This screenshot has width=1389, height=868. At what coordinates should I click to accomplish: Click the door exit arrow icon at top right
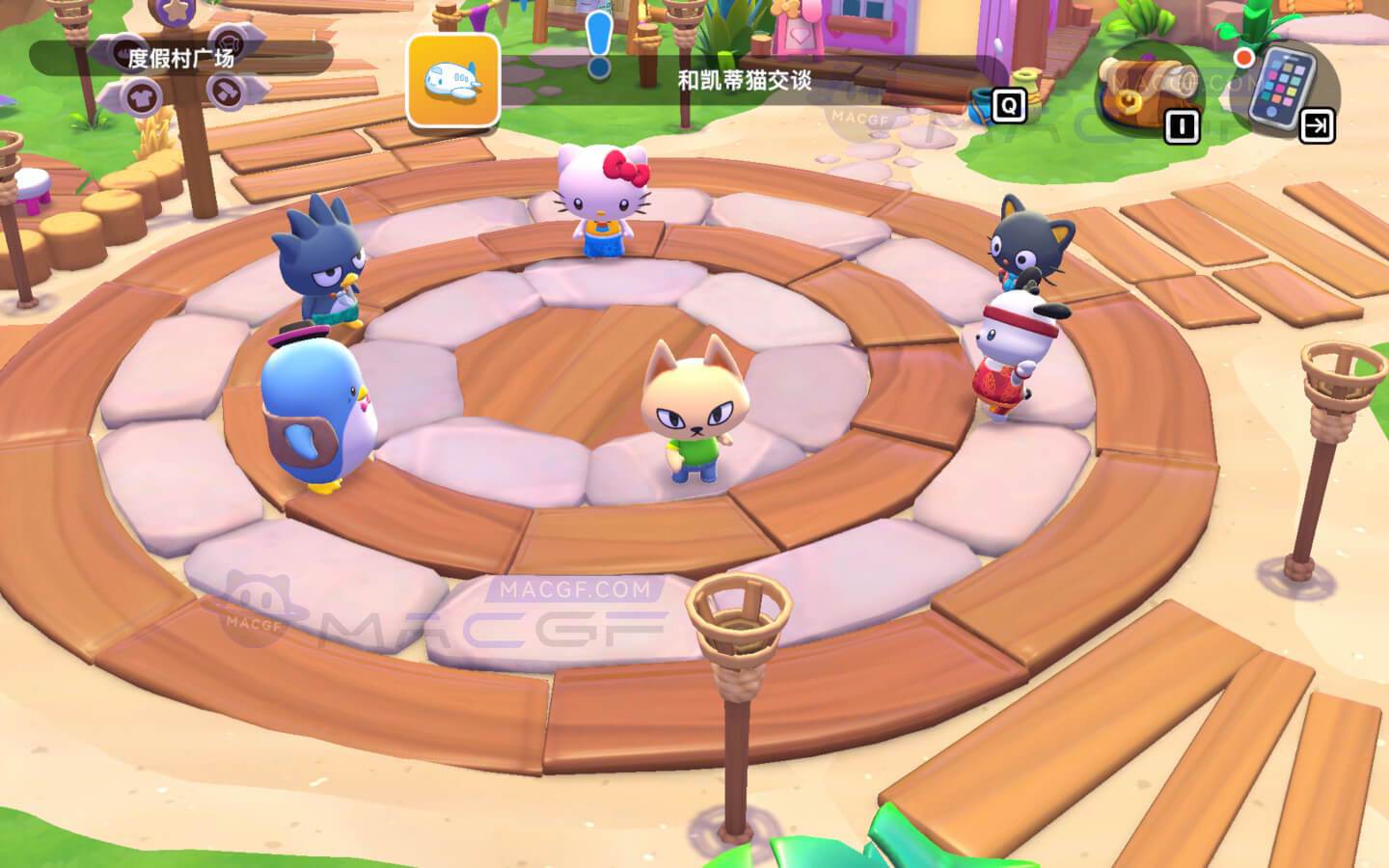(1318, 123)
